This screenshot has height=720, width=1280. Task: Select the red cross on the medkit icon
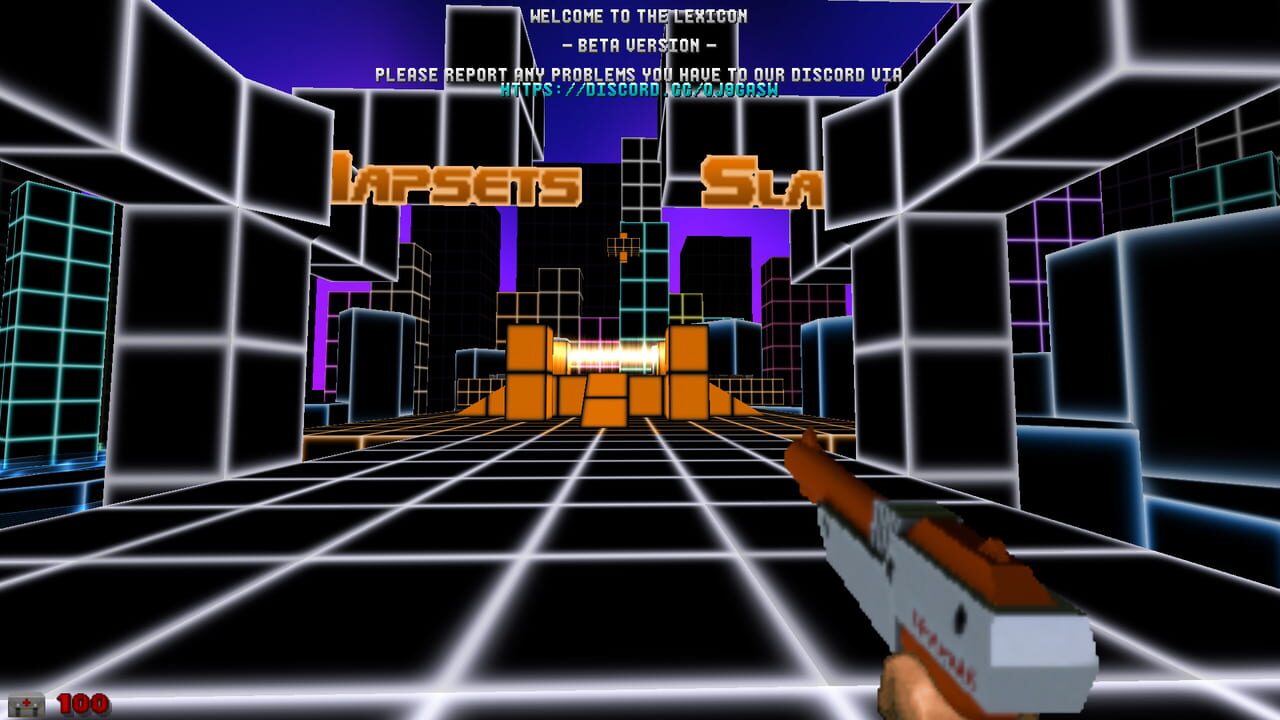point(27,701)
